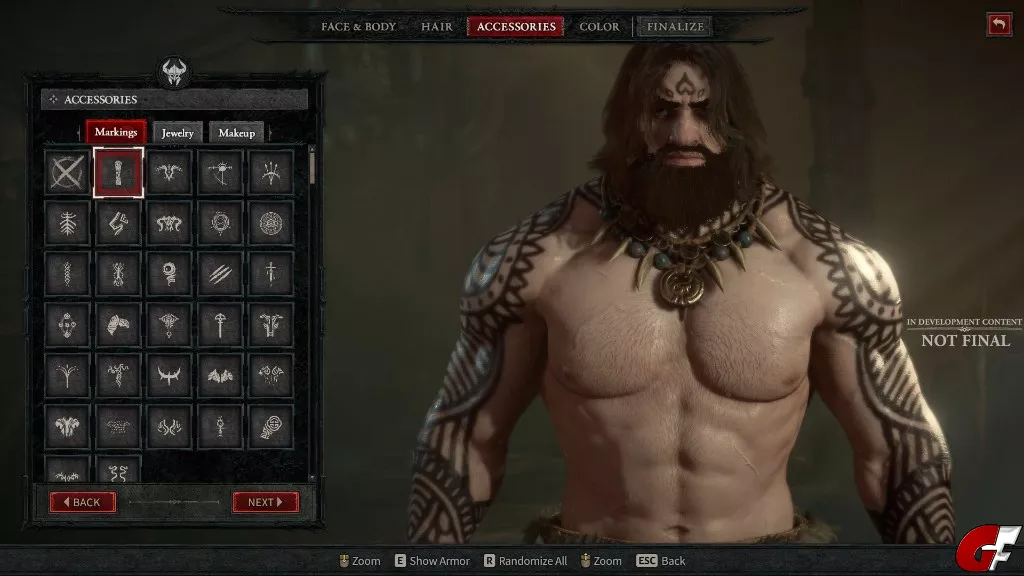Pick the three claw slashes marking

[220, 273]
